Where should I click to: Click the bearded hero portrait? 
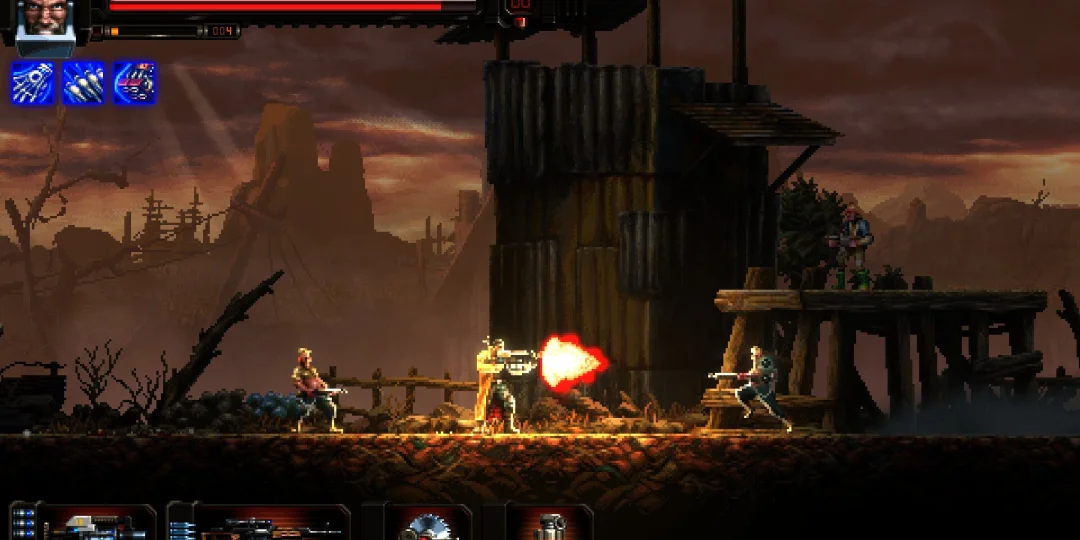[44, 18]
